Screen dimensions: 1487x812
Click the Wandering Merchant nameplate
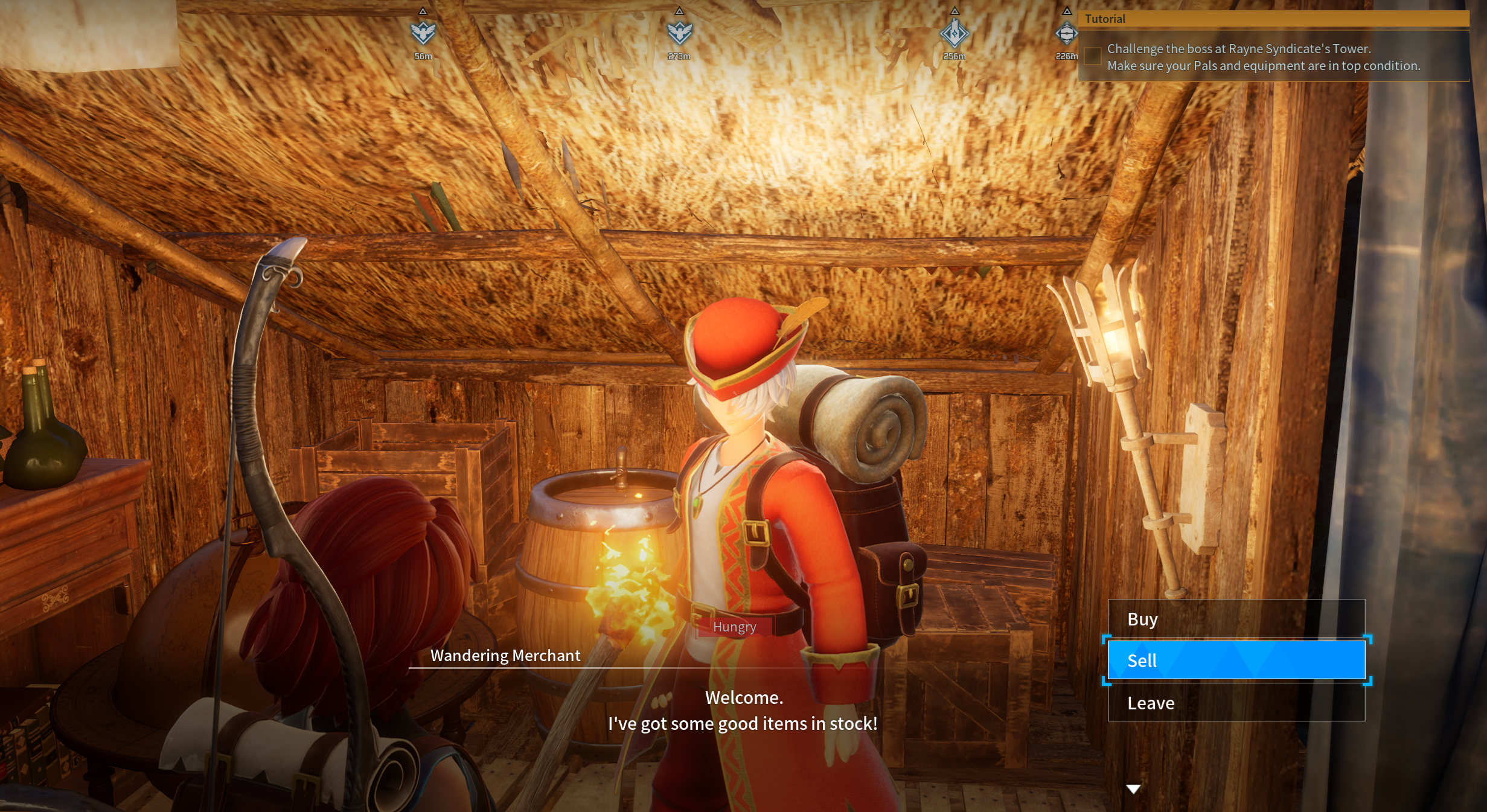click(x=505, y=655)
